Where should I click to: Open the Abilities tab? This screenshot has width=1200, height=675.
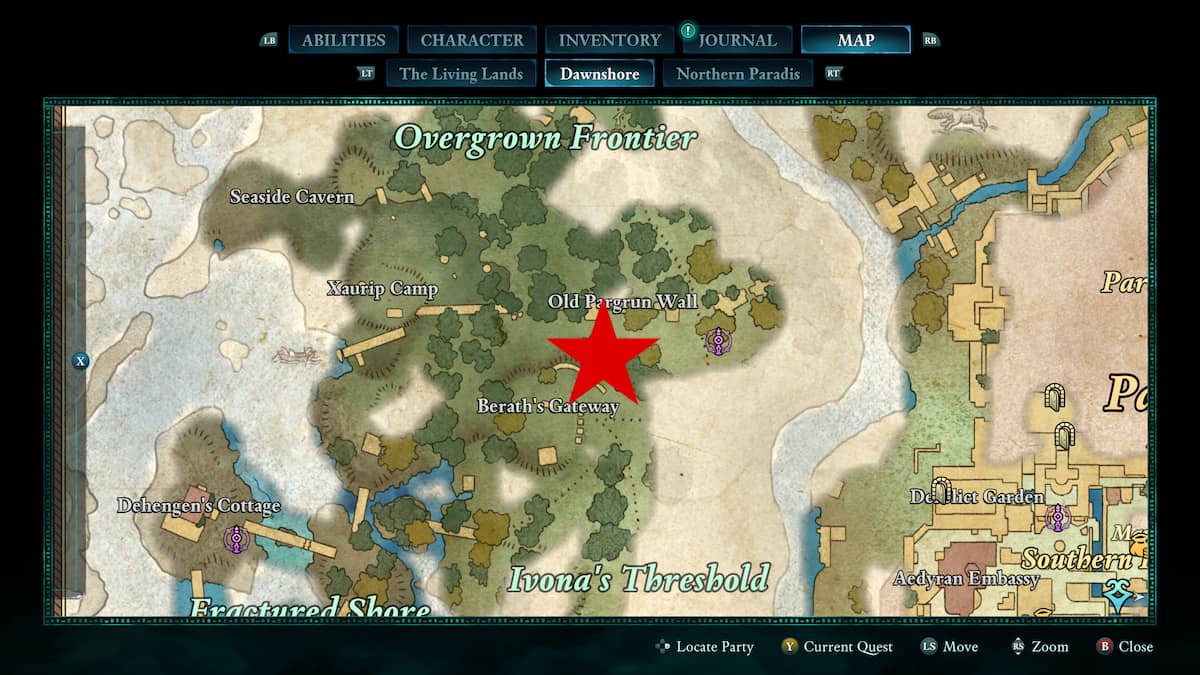(343, 40)
